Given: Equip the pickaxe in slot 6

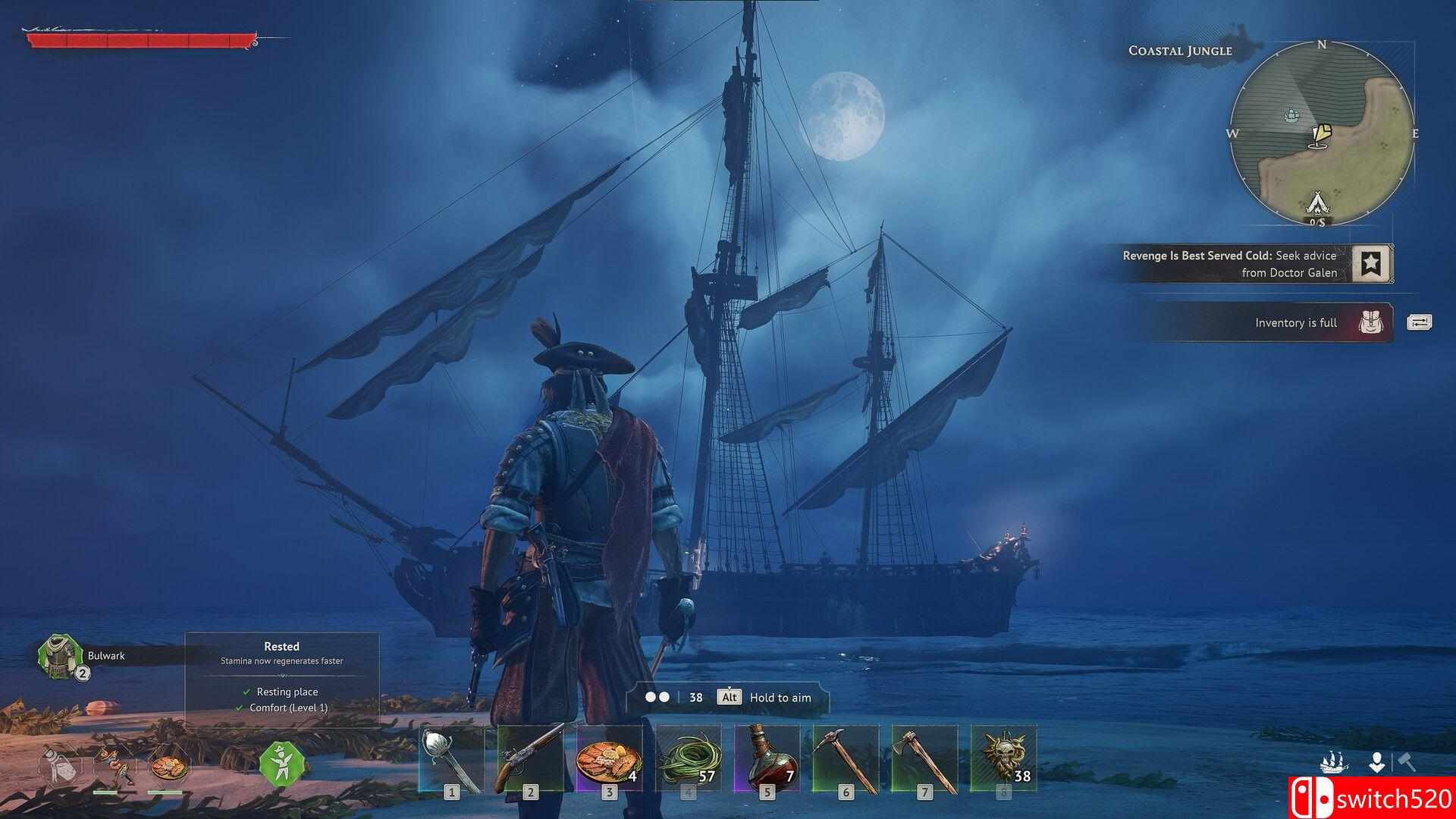Looking at the screenshot, I should (846, 760).
